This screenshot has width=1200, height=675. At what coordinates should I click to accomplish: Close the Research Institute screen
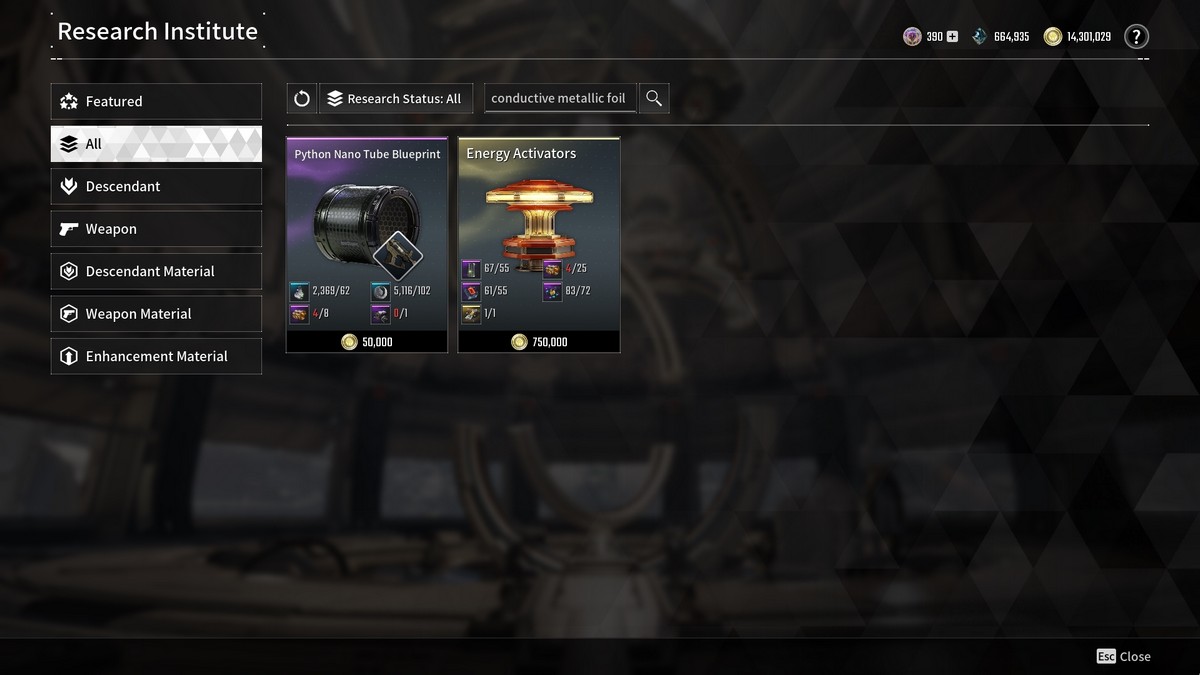(1124, 656)
